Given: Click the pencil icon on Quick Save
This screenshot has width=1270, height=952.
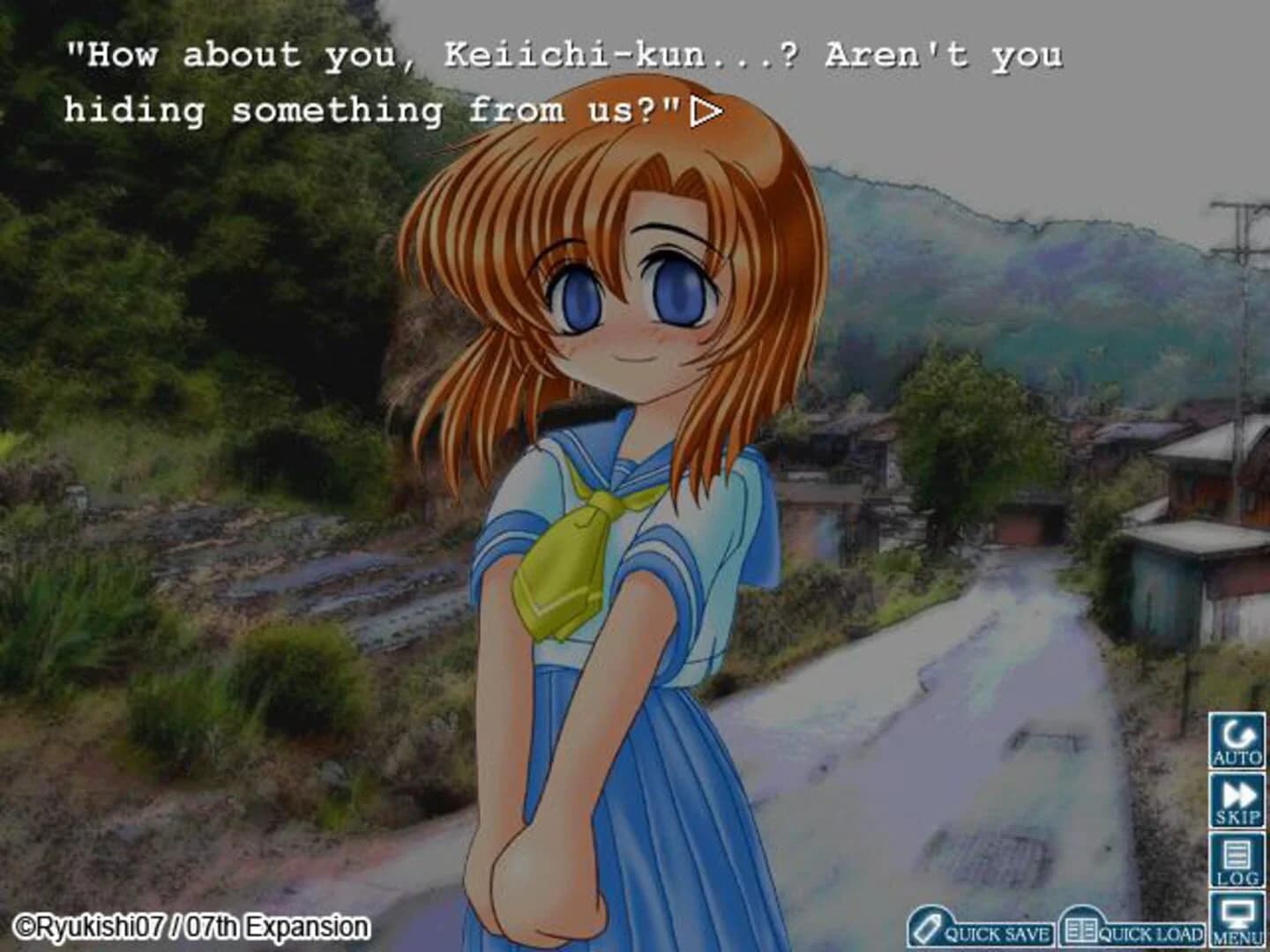Looking at the screenshot, I should pyautogui.click(x=928, y=927).
